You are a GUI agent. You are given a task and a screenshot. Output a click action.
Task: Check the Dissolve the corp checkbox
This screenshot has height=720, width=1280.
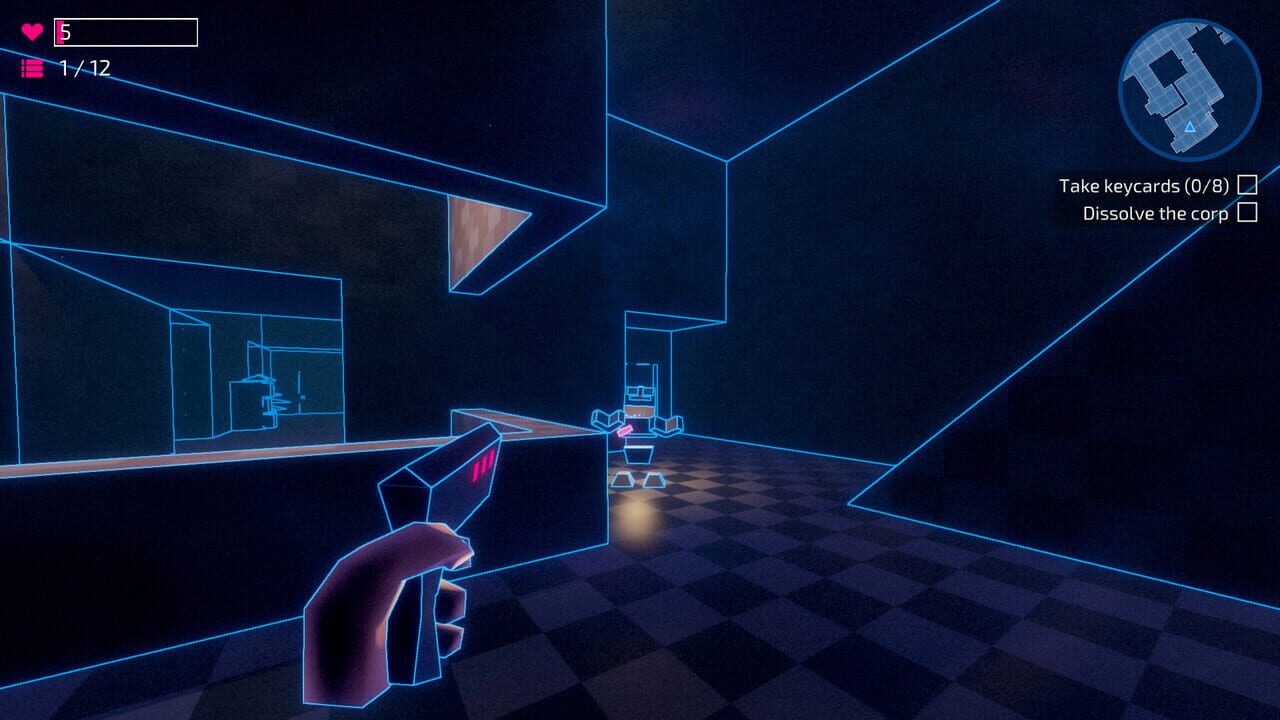[x=1246, y=213]
